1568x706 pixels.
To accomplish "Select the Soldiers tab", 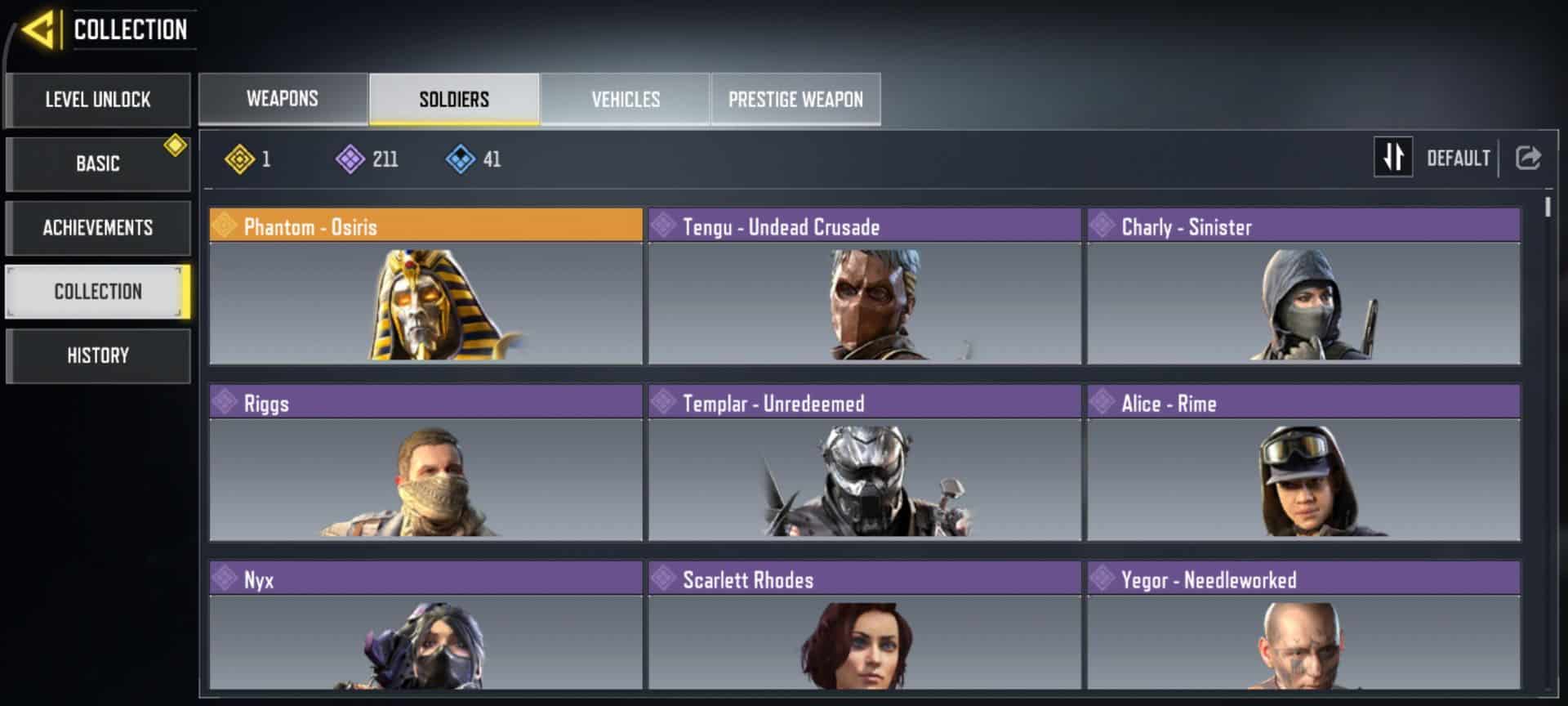I will 454,99.
